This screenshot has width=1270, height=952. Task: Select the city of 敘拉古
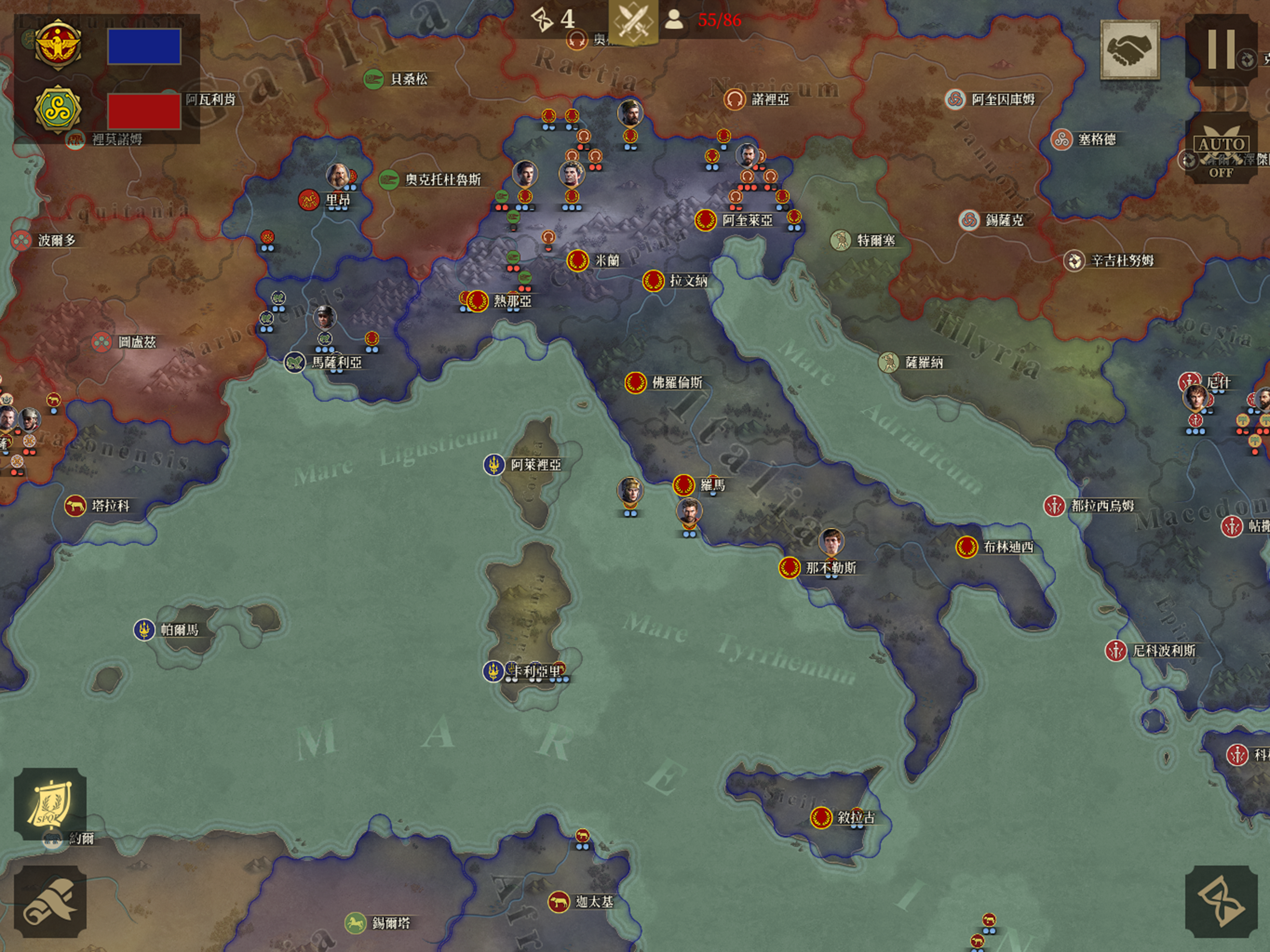click(821, 817)
